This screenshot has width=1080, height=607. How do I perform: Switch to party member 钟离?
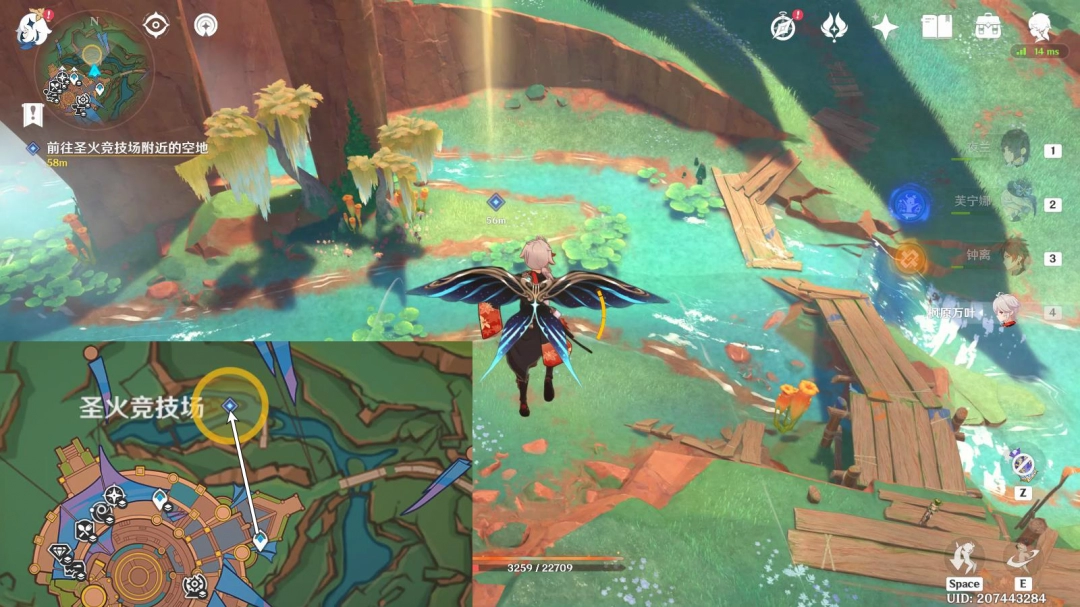1016,257
